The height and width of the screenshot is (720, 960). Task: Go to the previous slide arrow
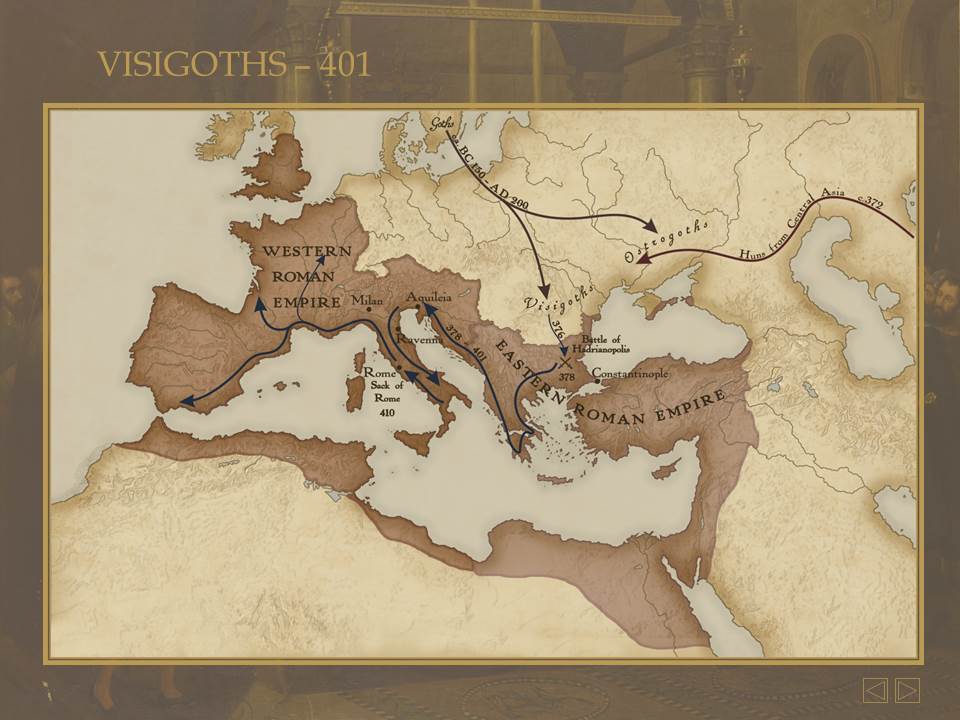875,690
